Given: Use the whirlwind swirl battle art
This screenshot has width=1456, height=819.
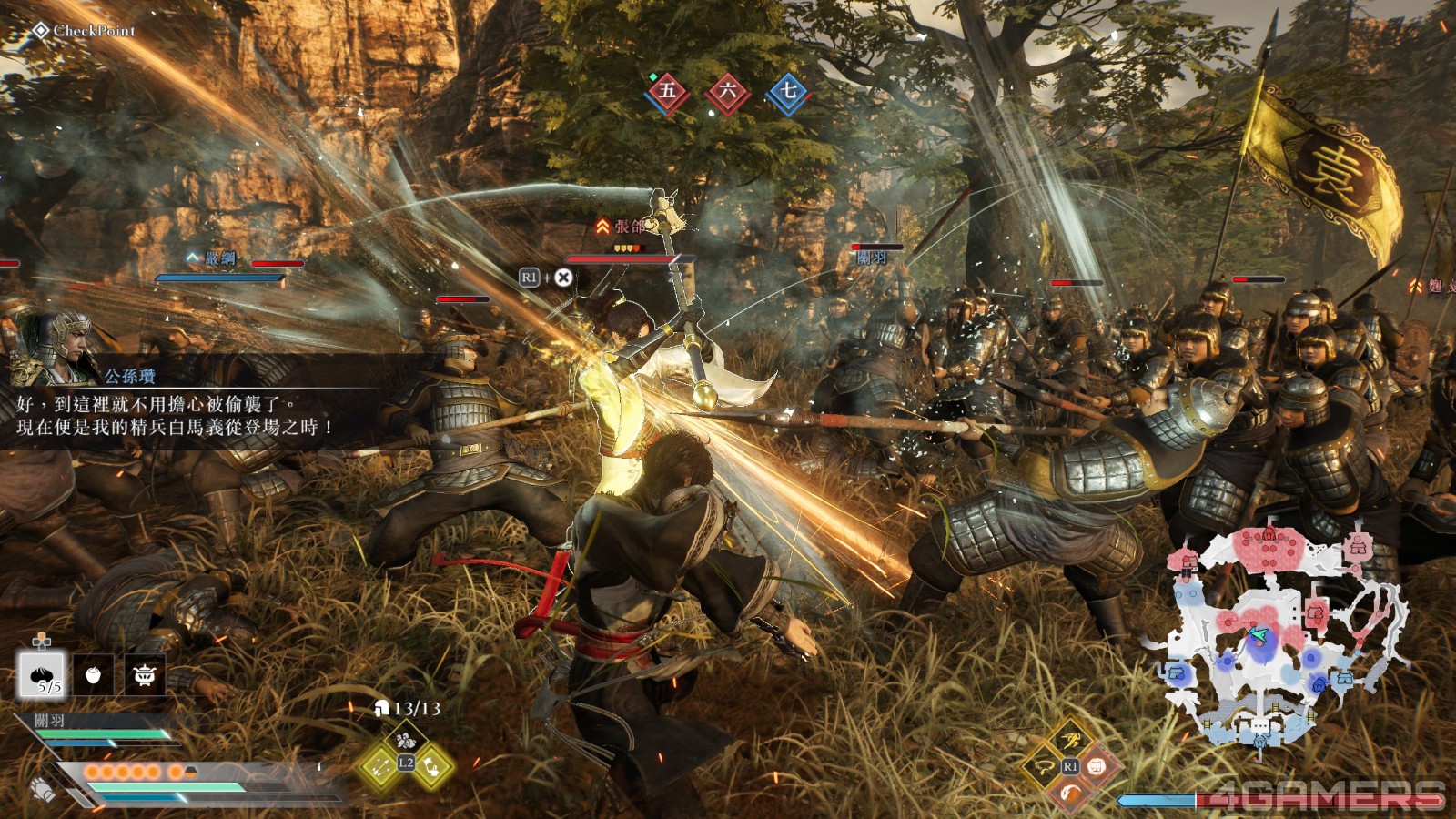Looking at the screenshot, I should (x=1043, y=767).
